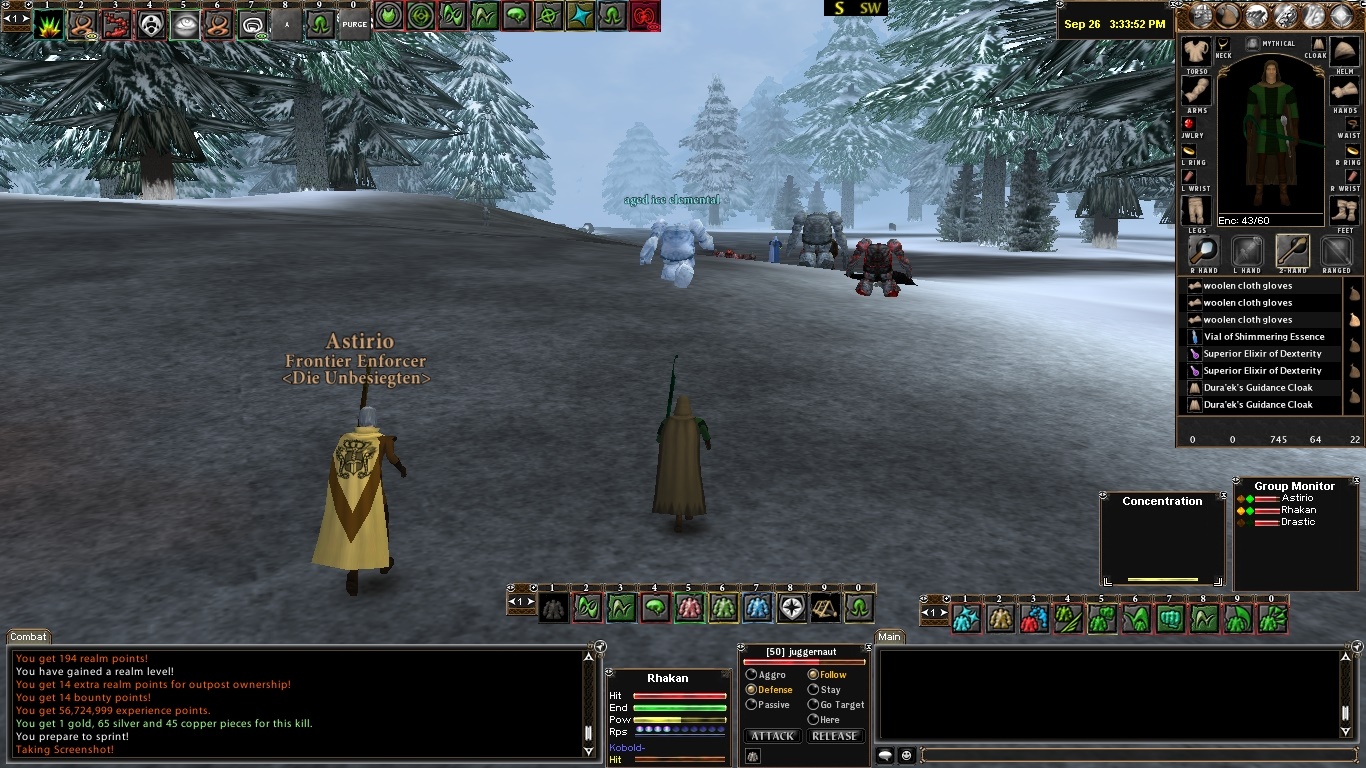Switch to the Combat chat tab
This screenshot has height=768, width=1366.
point(29,637)
